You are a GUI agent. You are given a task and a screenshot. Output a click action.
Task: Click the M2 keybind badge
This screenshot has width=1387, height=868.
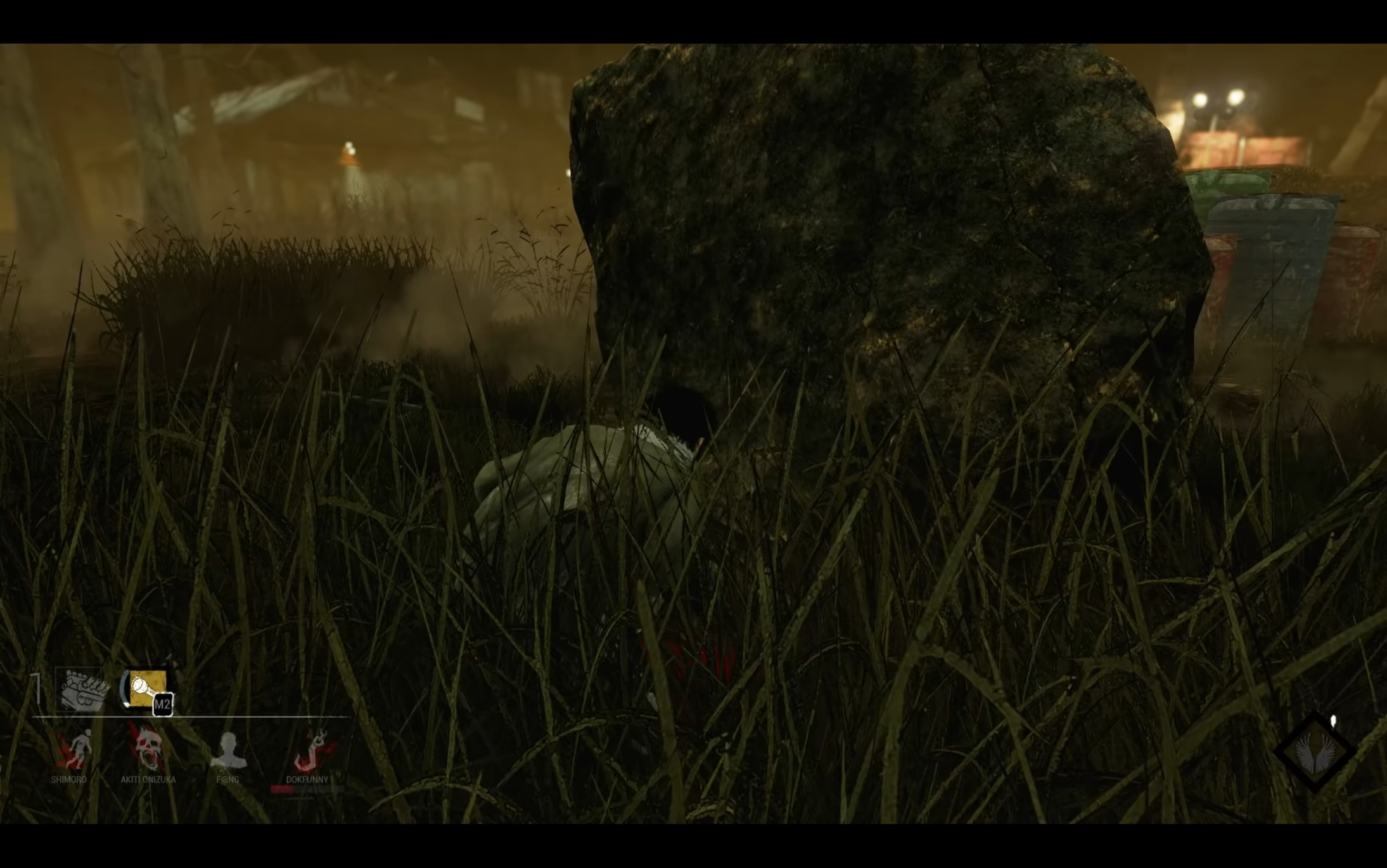coord(164,704)
